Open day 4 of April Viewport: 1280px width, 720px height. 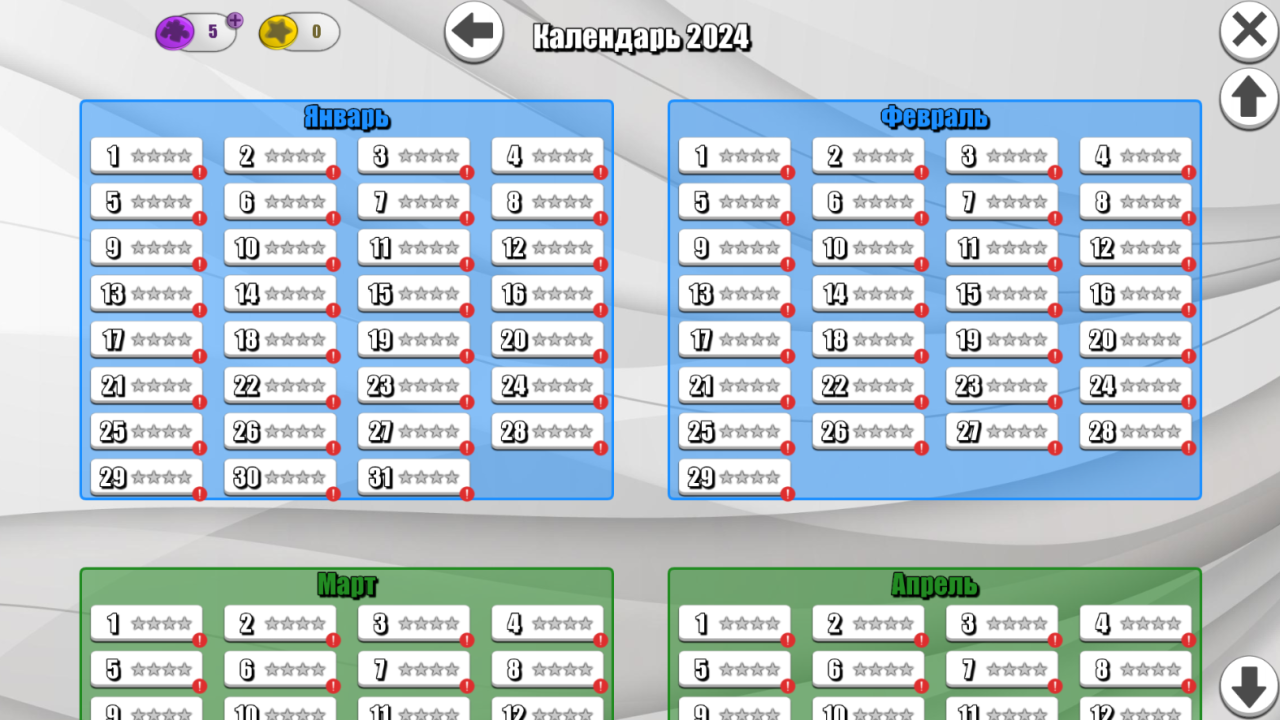pyautogui.click(x=1135, y=623)
